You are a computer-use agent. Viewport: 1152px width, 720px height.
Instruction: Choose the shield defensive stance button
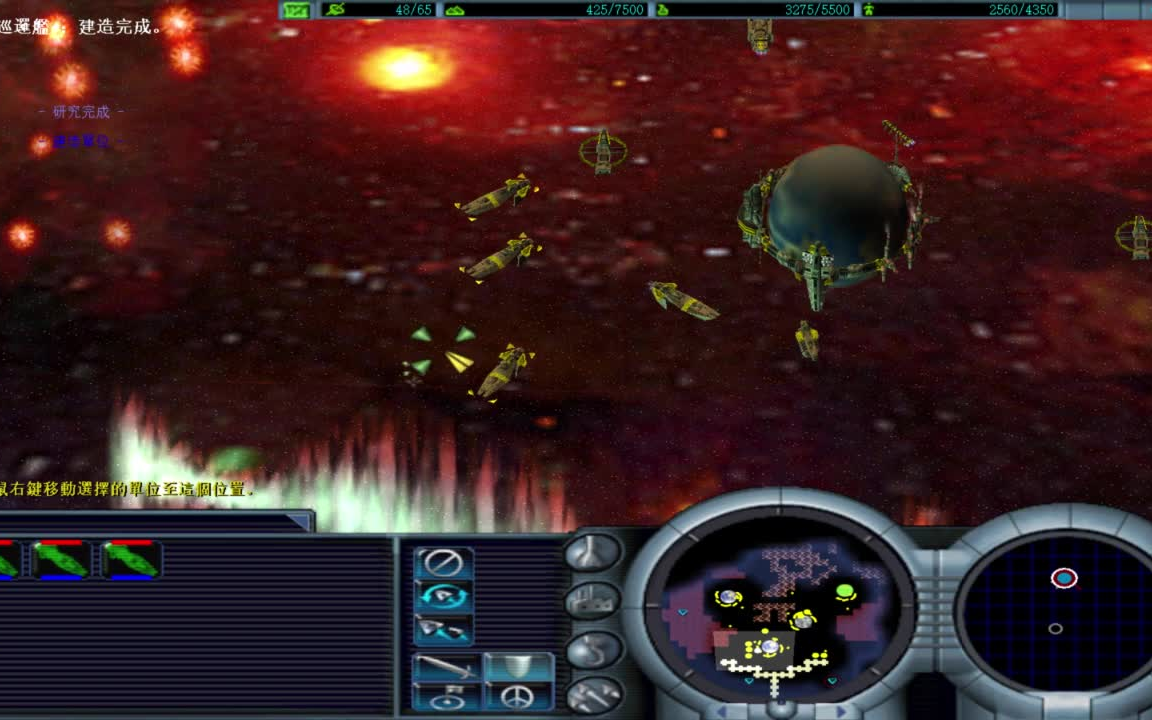pos(518,667)
